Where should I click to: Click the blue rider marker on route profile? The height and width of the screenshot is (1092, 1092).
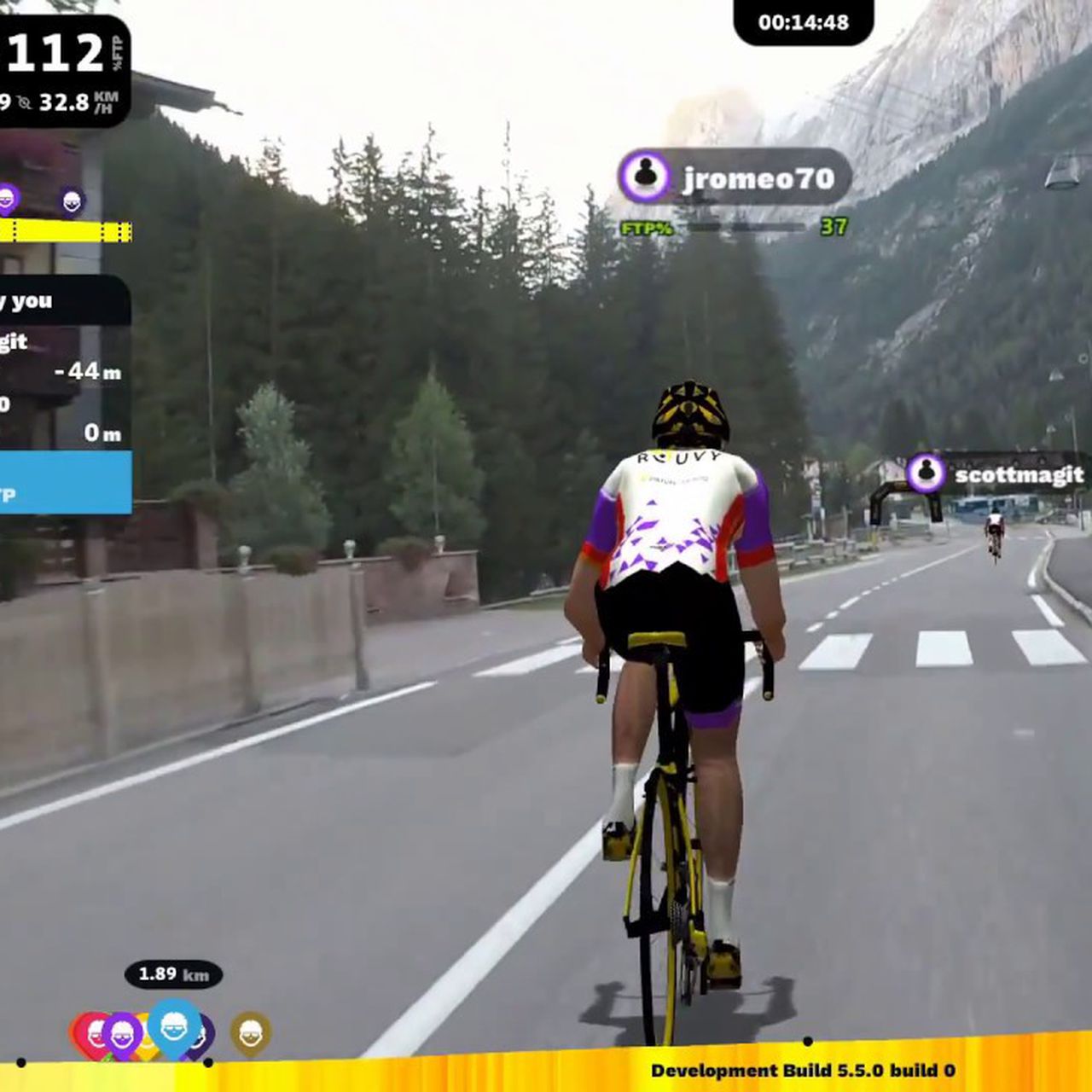point(174,1026)
